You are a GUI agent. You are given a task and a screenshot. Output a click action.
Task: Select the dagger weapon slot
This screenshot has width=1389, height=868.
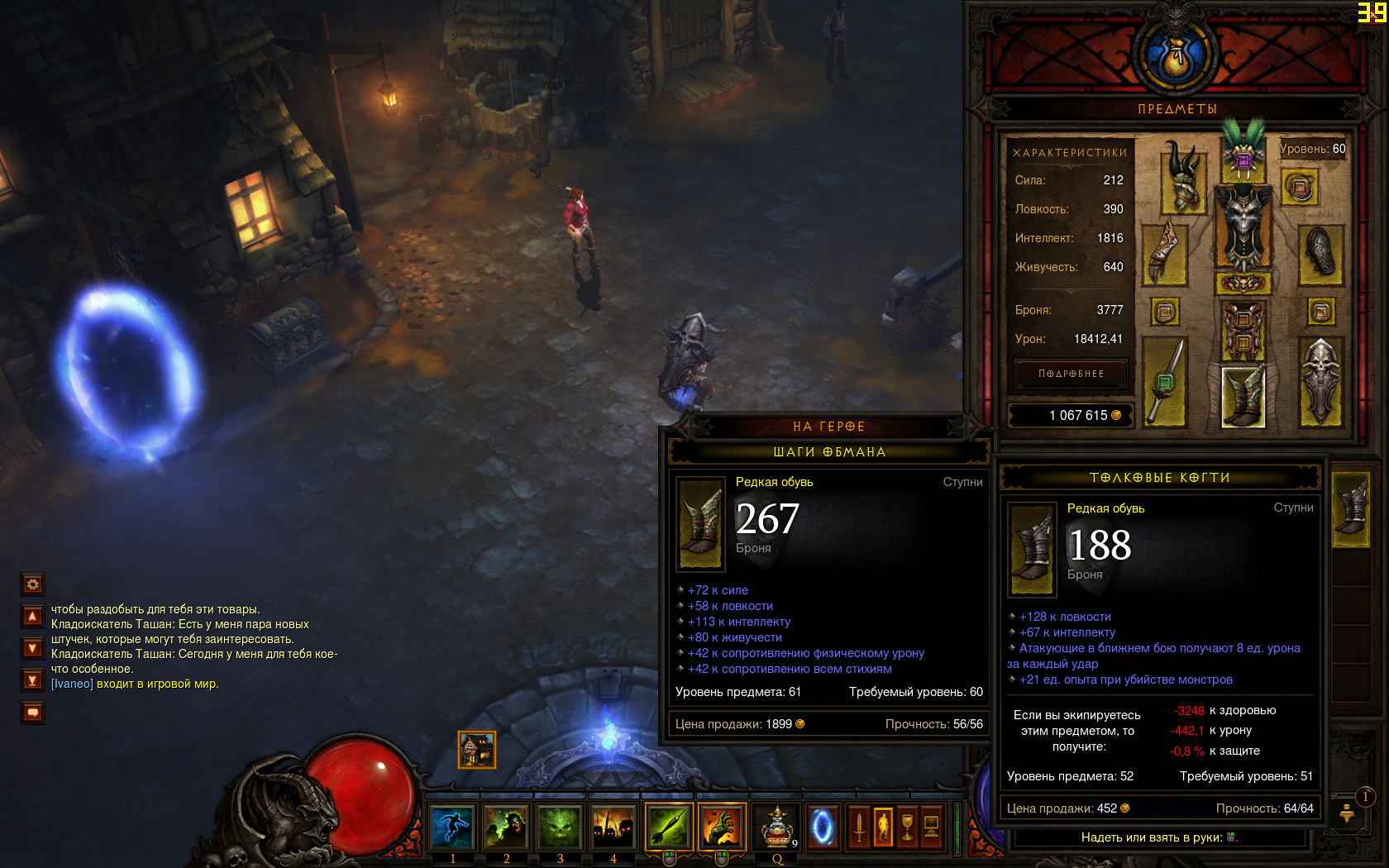tap(1165, 382)
